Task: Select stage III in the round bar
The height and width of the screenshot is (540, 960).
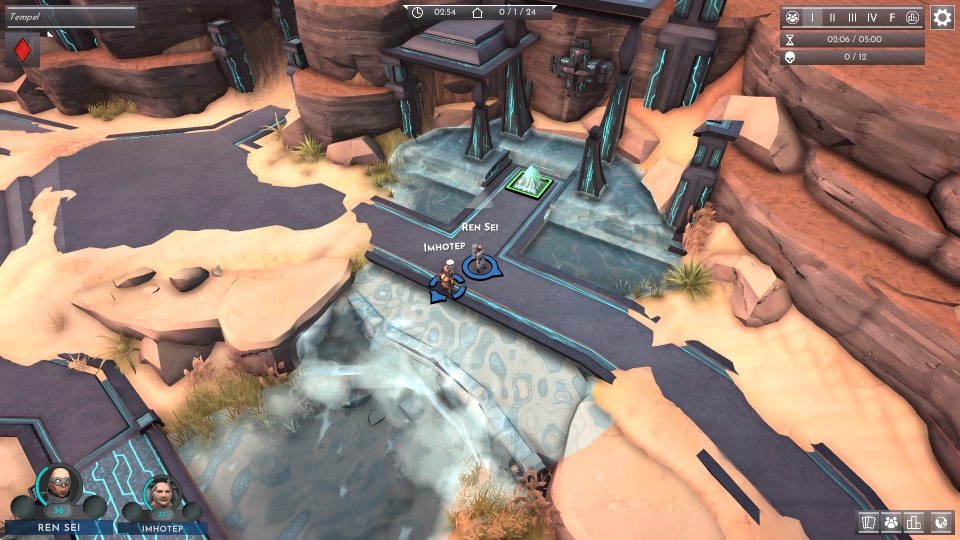Action: 852,18
